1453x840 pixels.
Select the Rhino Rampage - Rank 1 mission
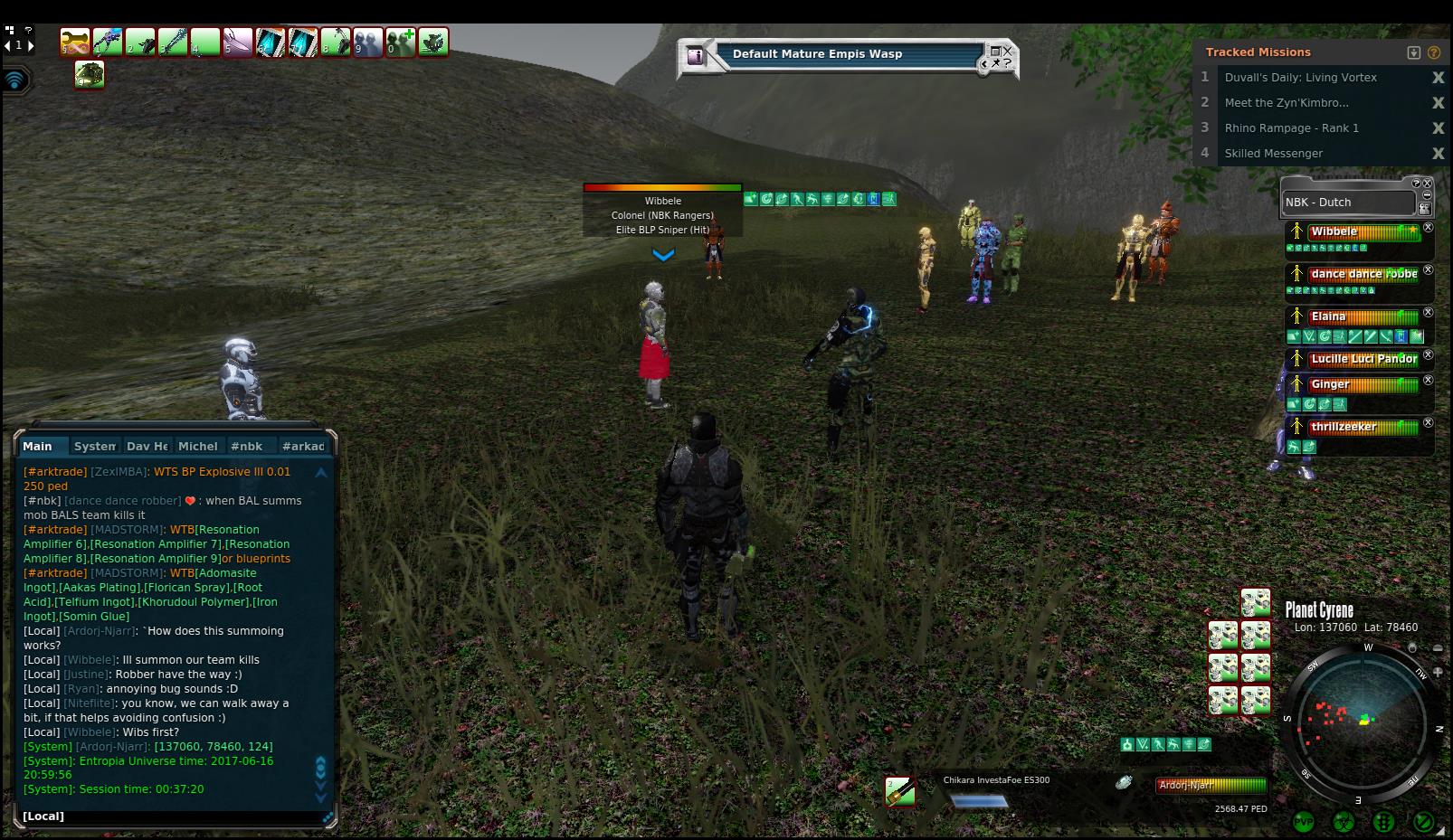click(1291, 128)
